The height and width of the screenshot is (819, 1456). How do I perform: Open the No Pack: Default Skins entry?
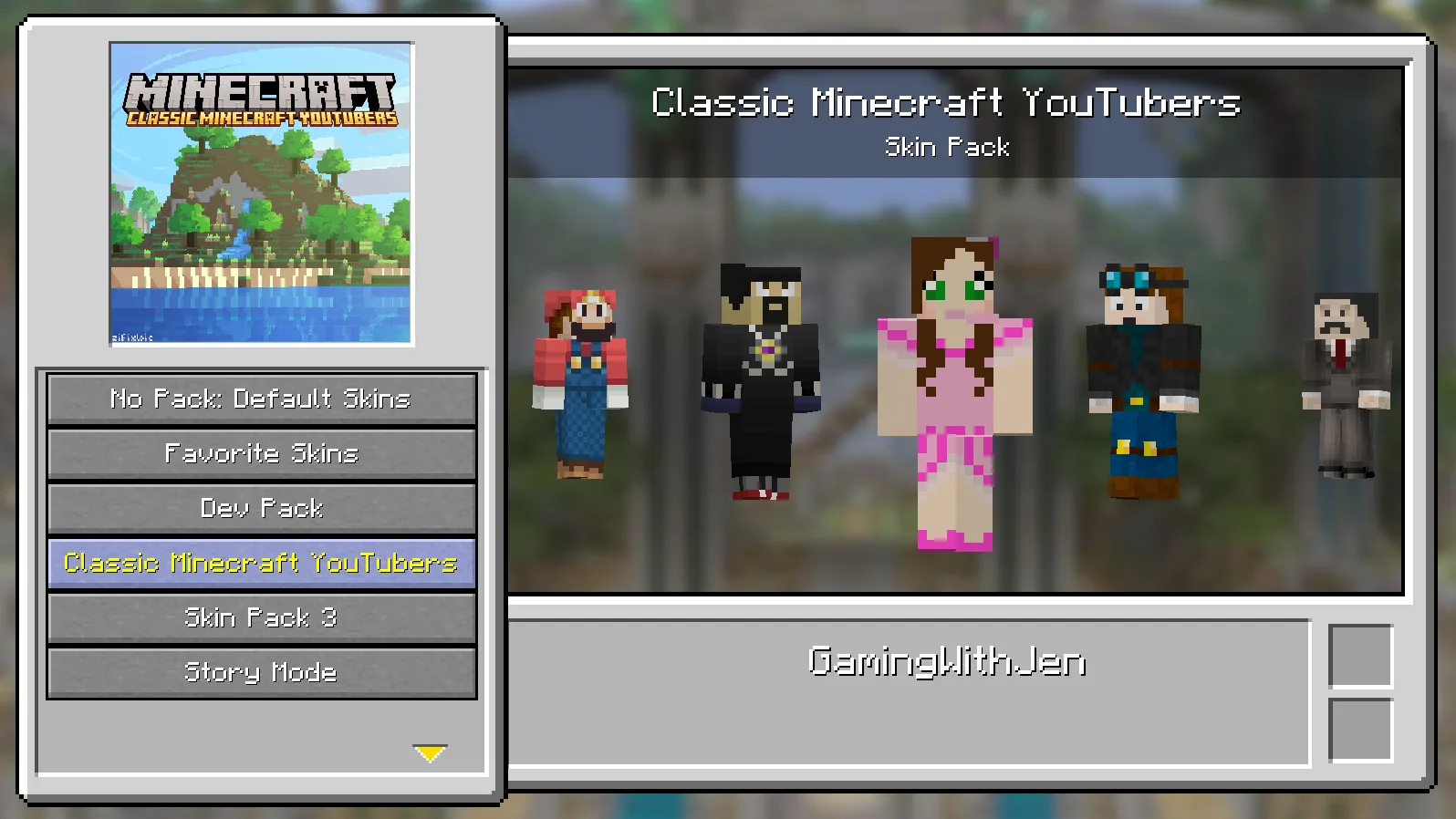[260, 399]
